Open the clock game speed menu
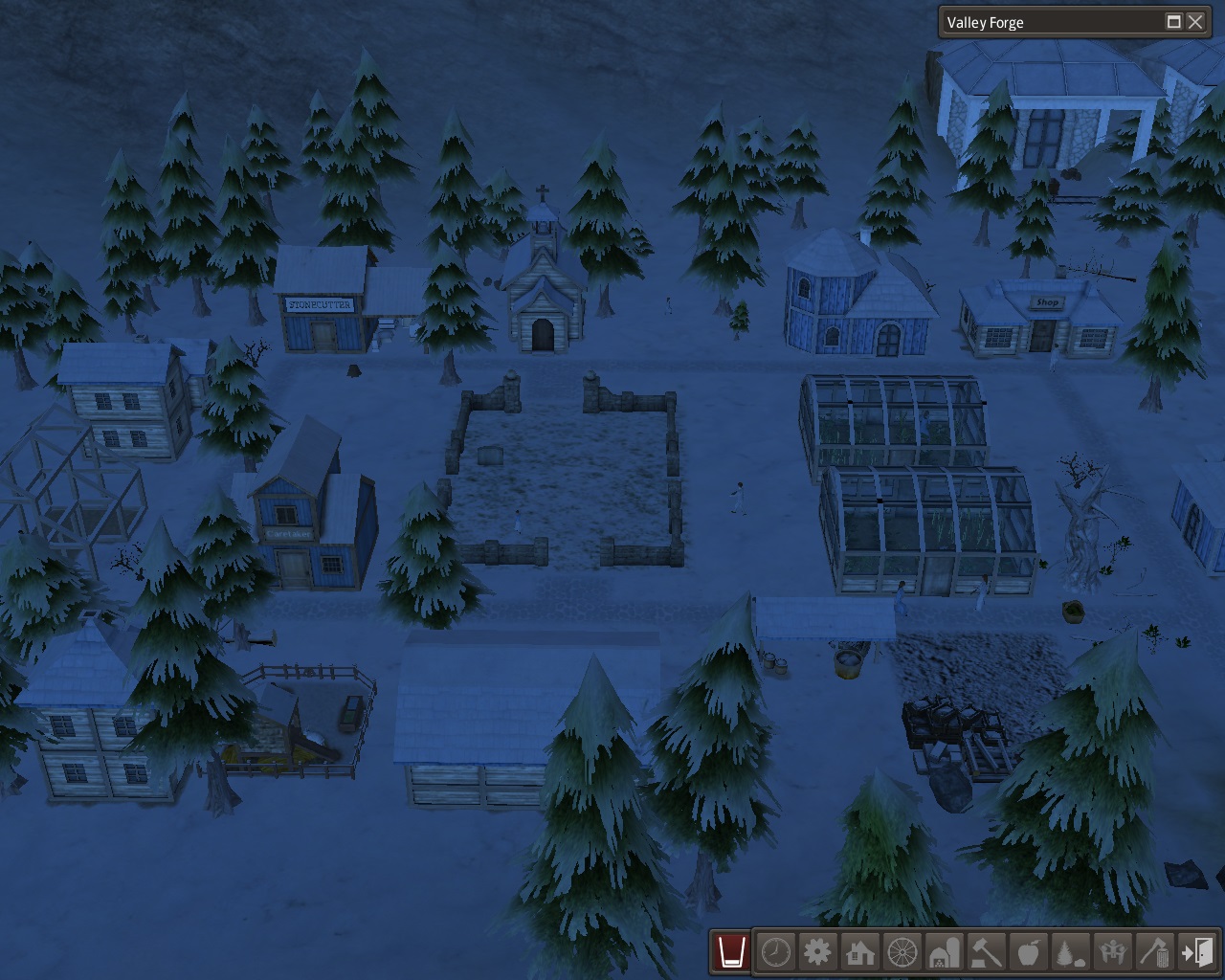This screenshot has width=1225, height=980. pyautogui.click(x=776, y=952)
